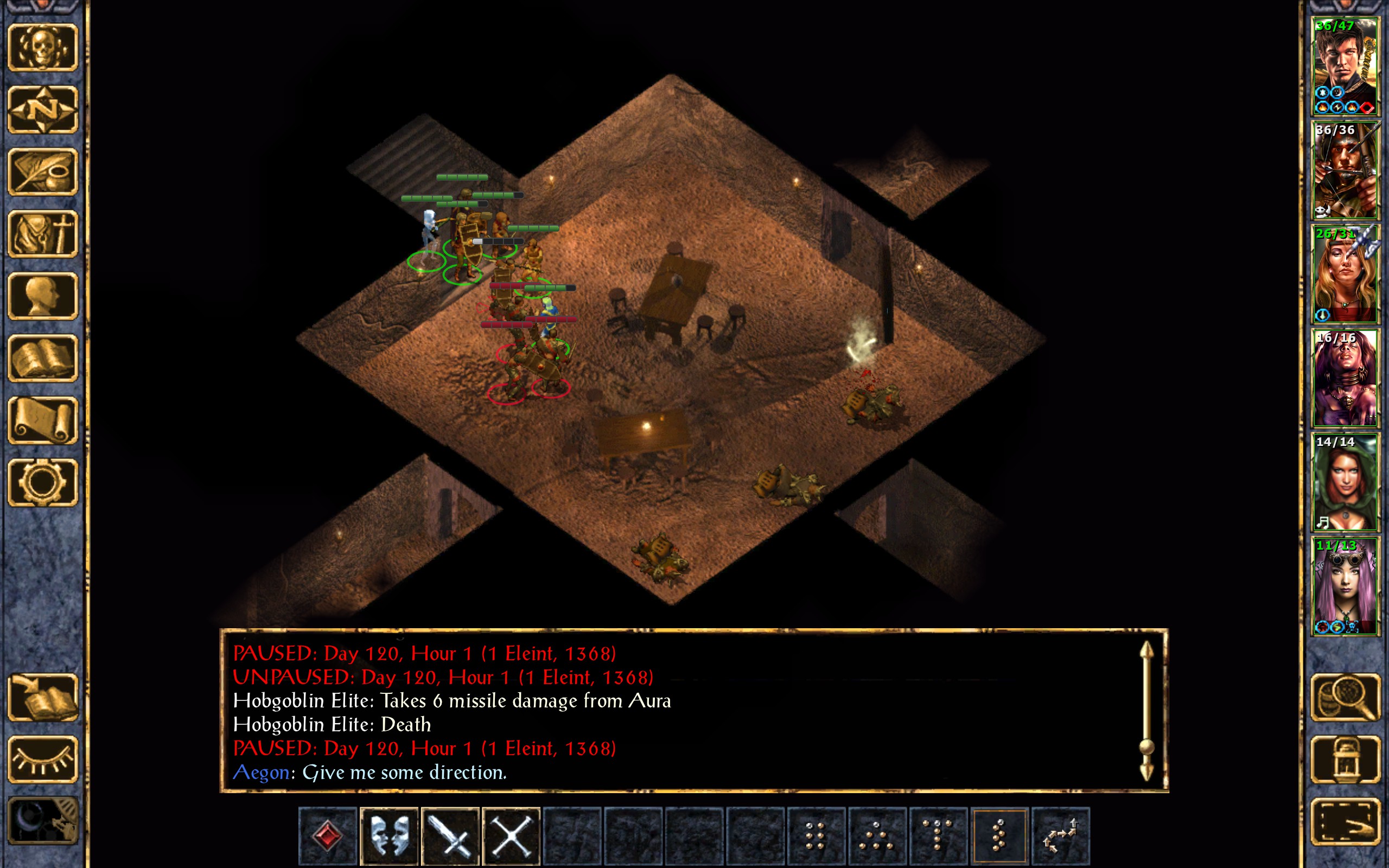Screen dimensions: 1389x868
Task: Open the priest scroll icon
Action: click(x=42, y=420)
